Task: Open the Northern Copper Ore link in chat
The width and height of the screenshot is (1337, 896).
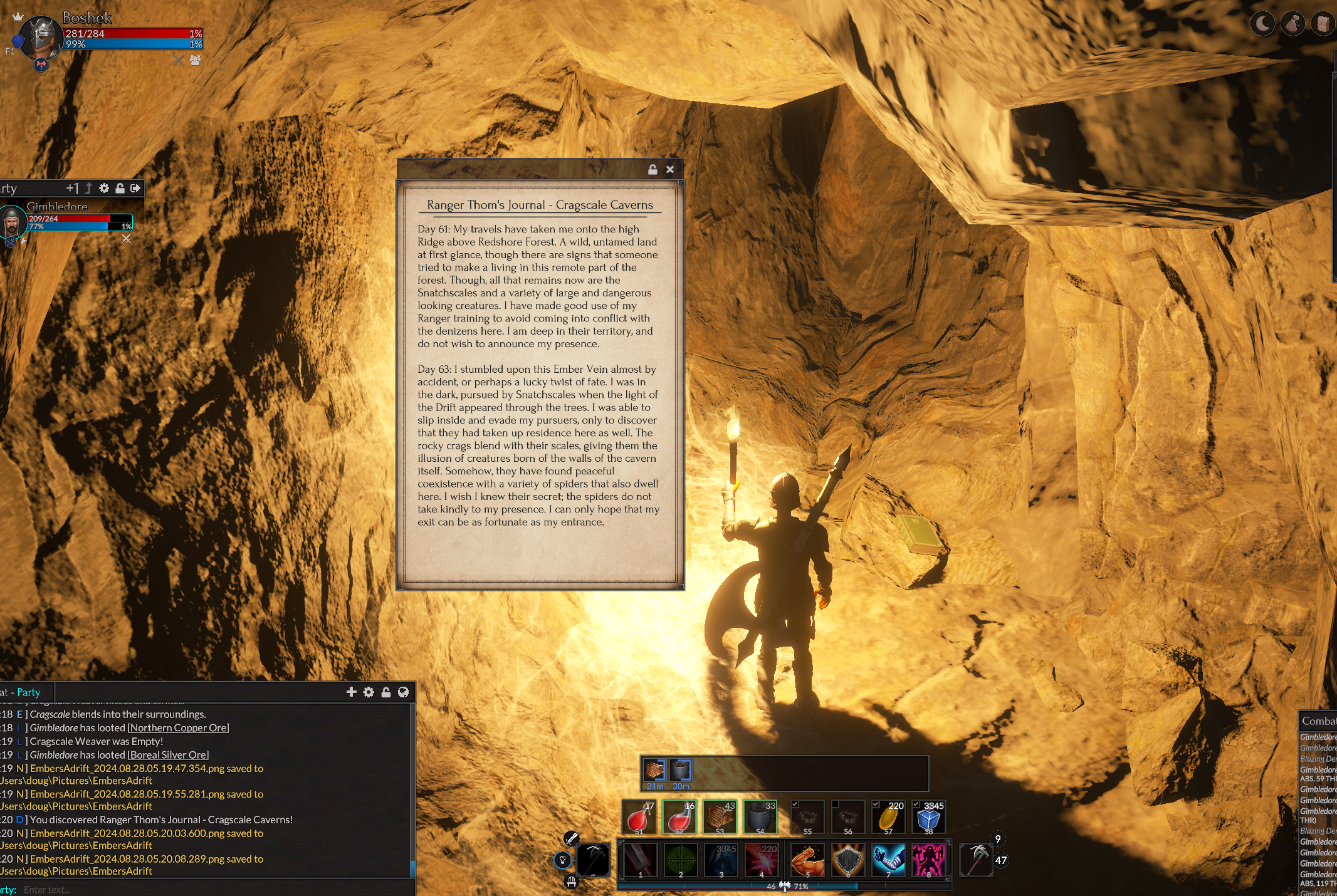Action: (178, 727)
